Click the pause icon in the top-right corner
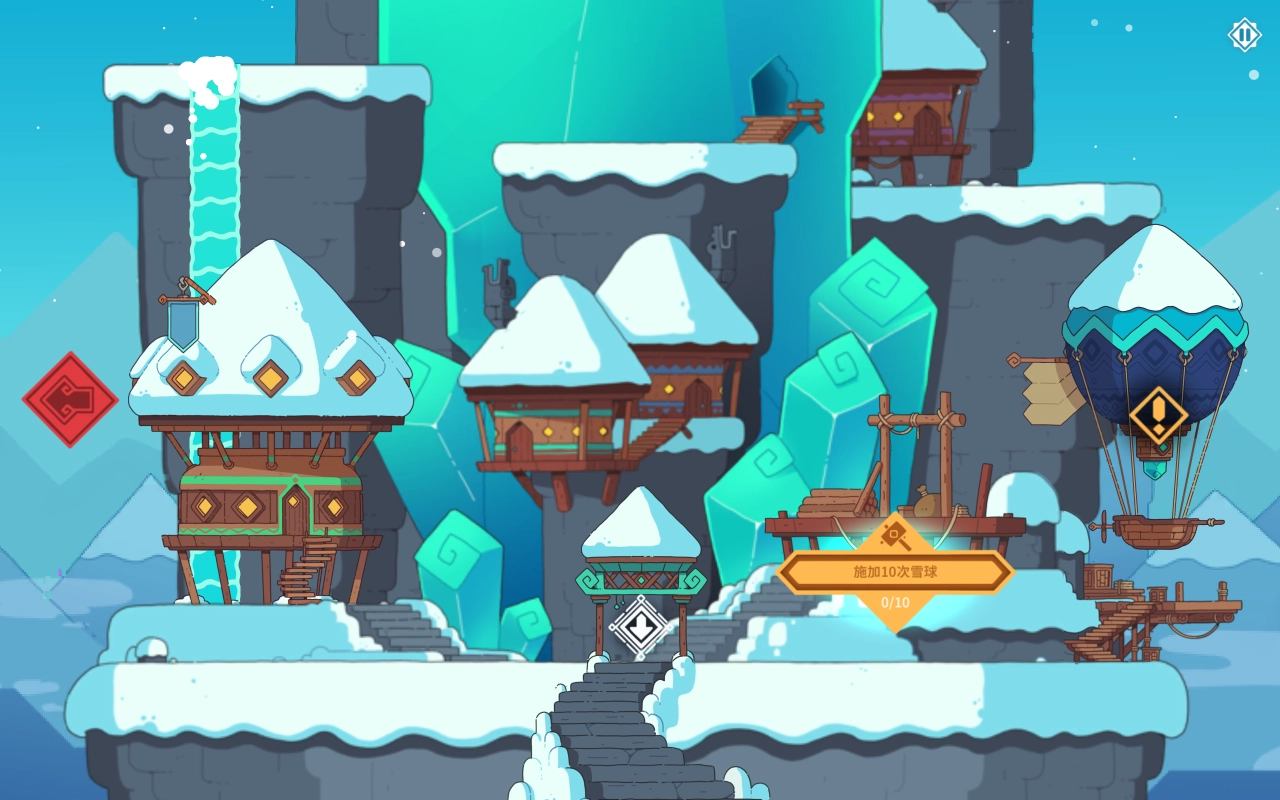Screen dimensions: 1280x800 click(x=1243, y=36)
